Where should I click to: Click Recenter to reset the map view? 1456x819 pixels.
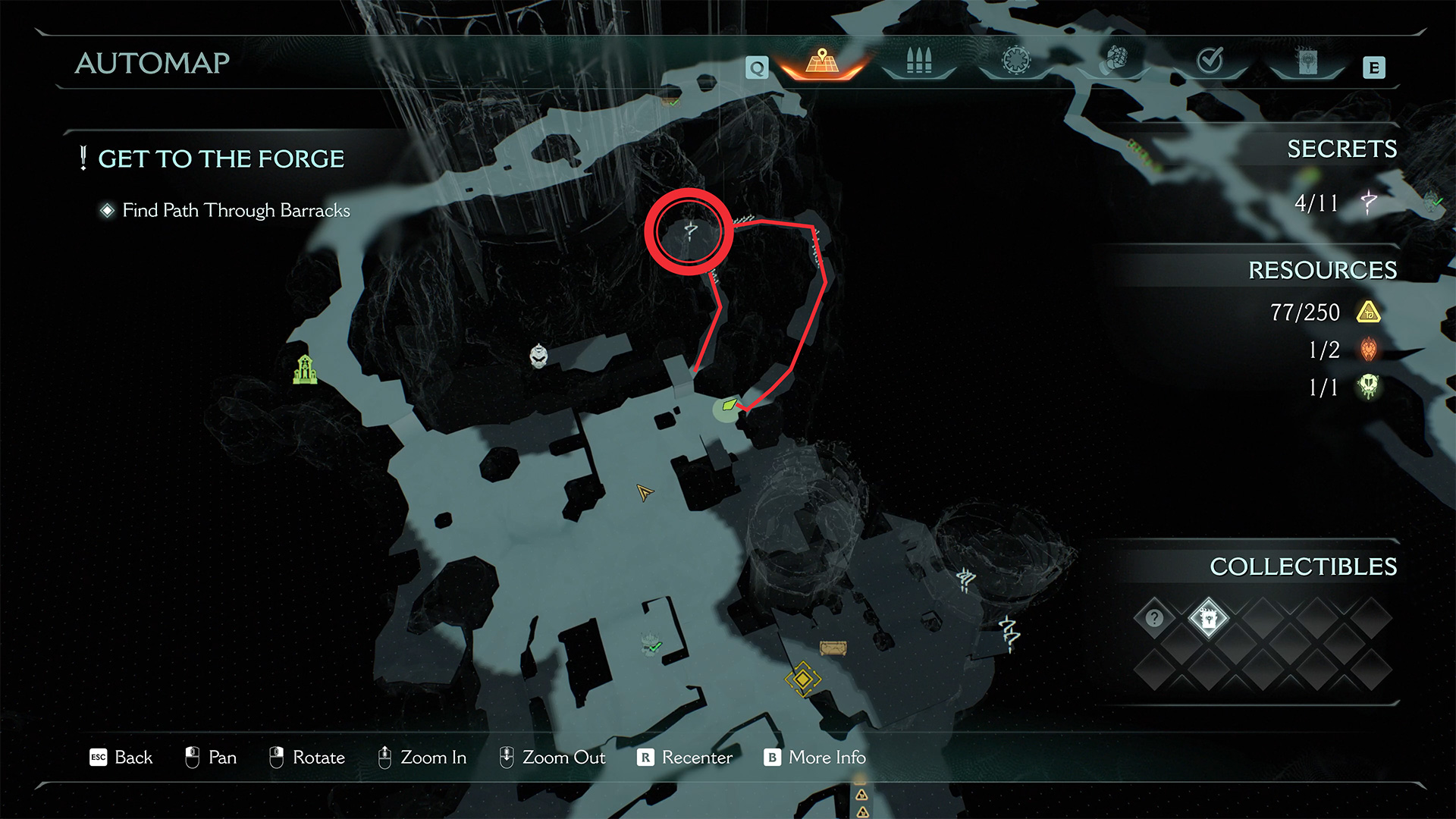pos(685,758)
